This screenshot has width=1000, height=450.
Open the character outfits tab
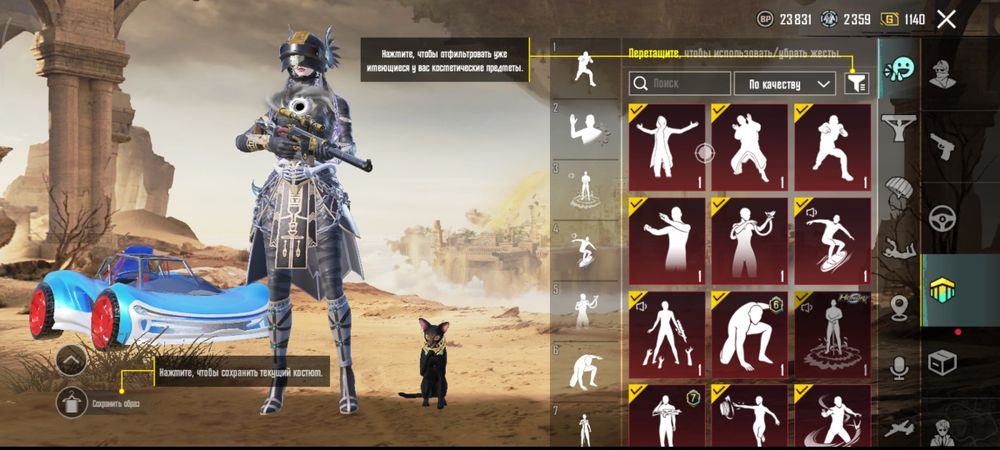pos(942,72)
